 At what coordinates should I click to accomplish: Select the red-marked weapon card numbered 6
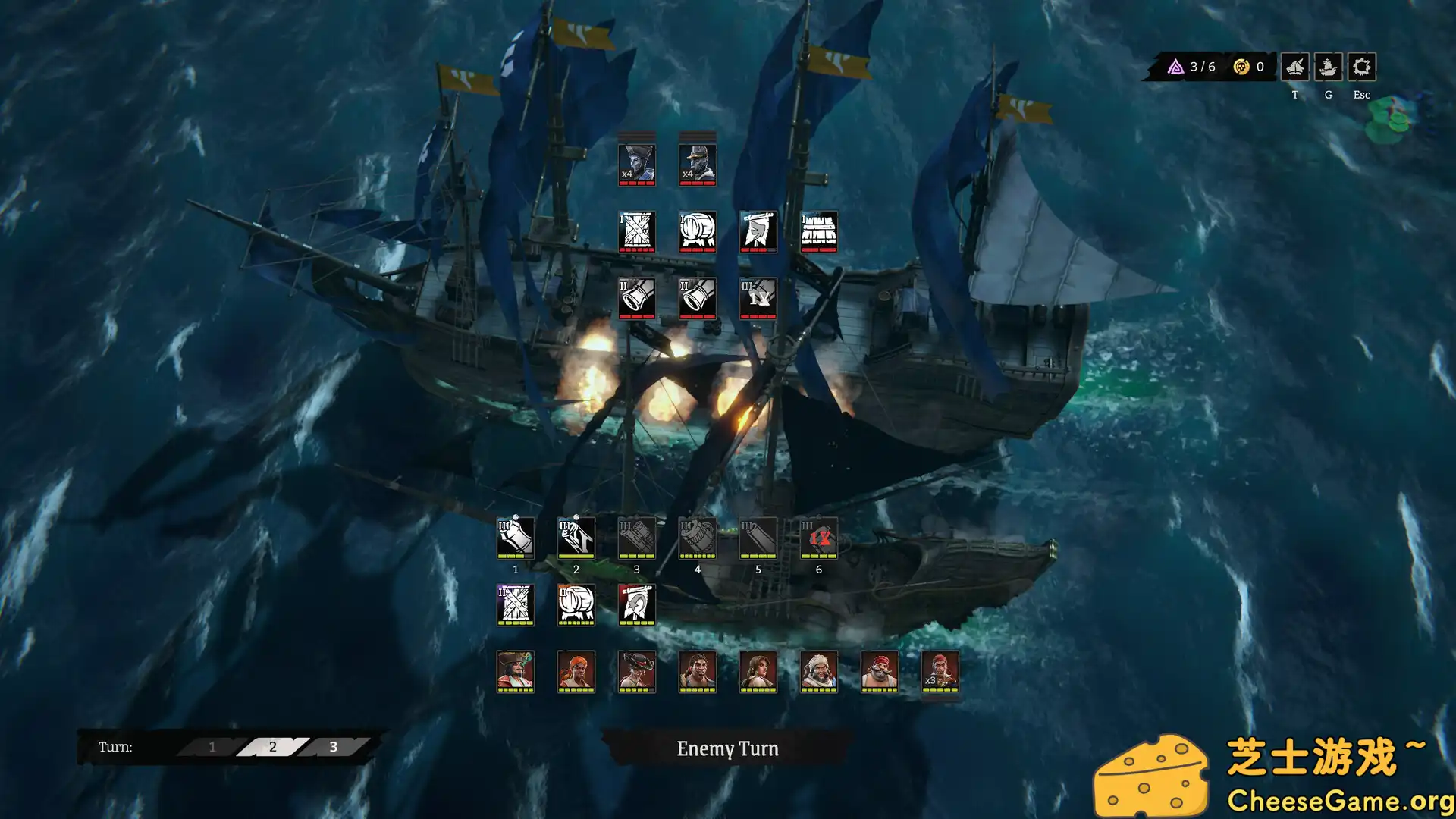click(x=819, y=538)
